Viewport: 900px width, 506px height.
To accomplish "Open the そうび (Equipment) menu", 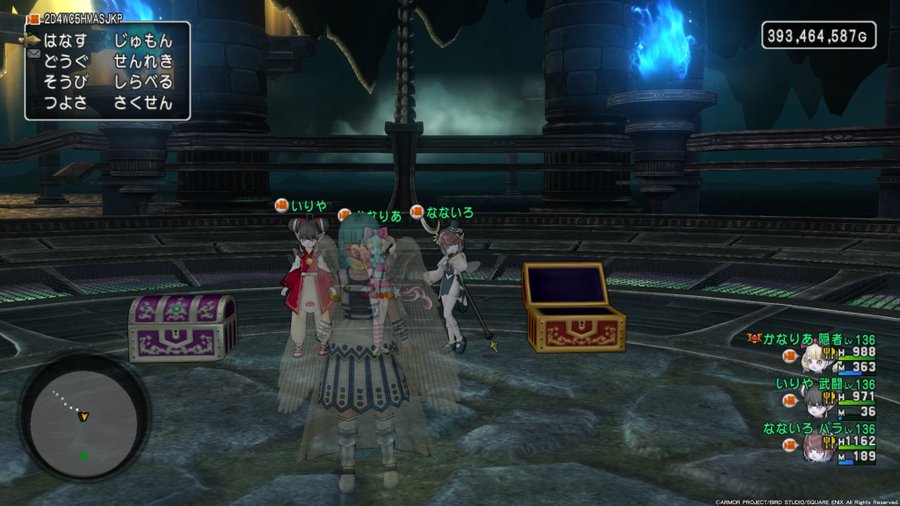I will pyautogui.click(x=65, y=82).
